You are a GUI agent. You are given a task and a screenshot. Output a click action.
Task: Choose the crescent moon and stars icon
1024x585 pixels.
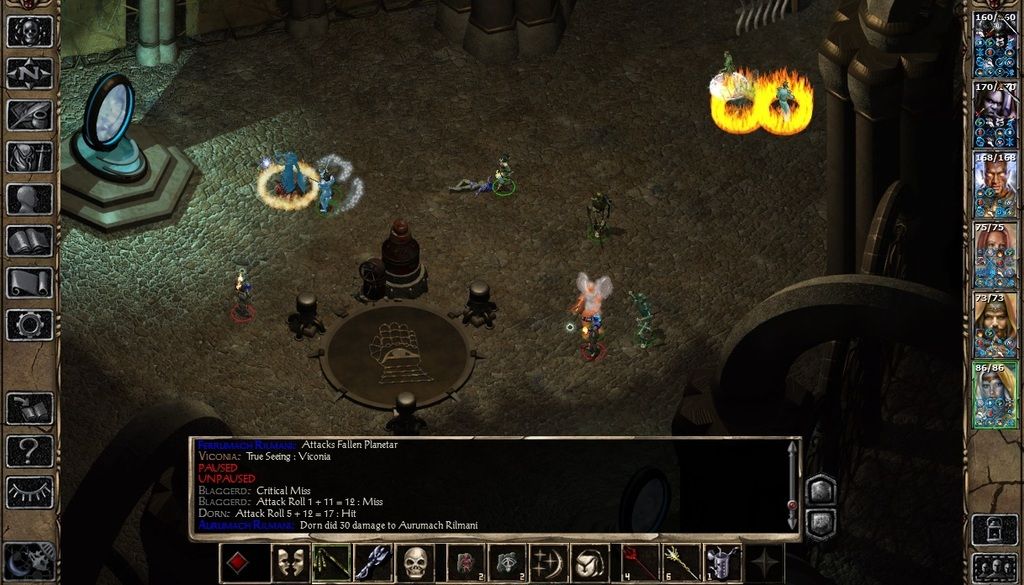(x=548, y=563)
